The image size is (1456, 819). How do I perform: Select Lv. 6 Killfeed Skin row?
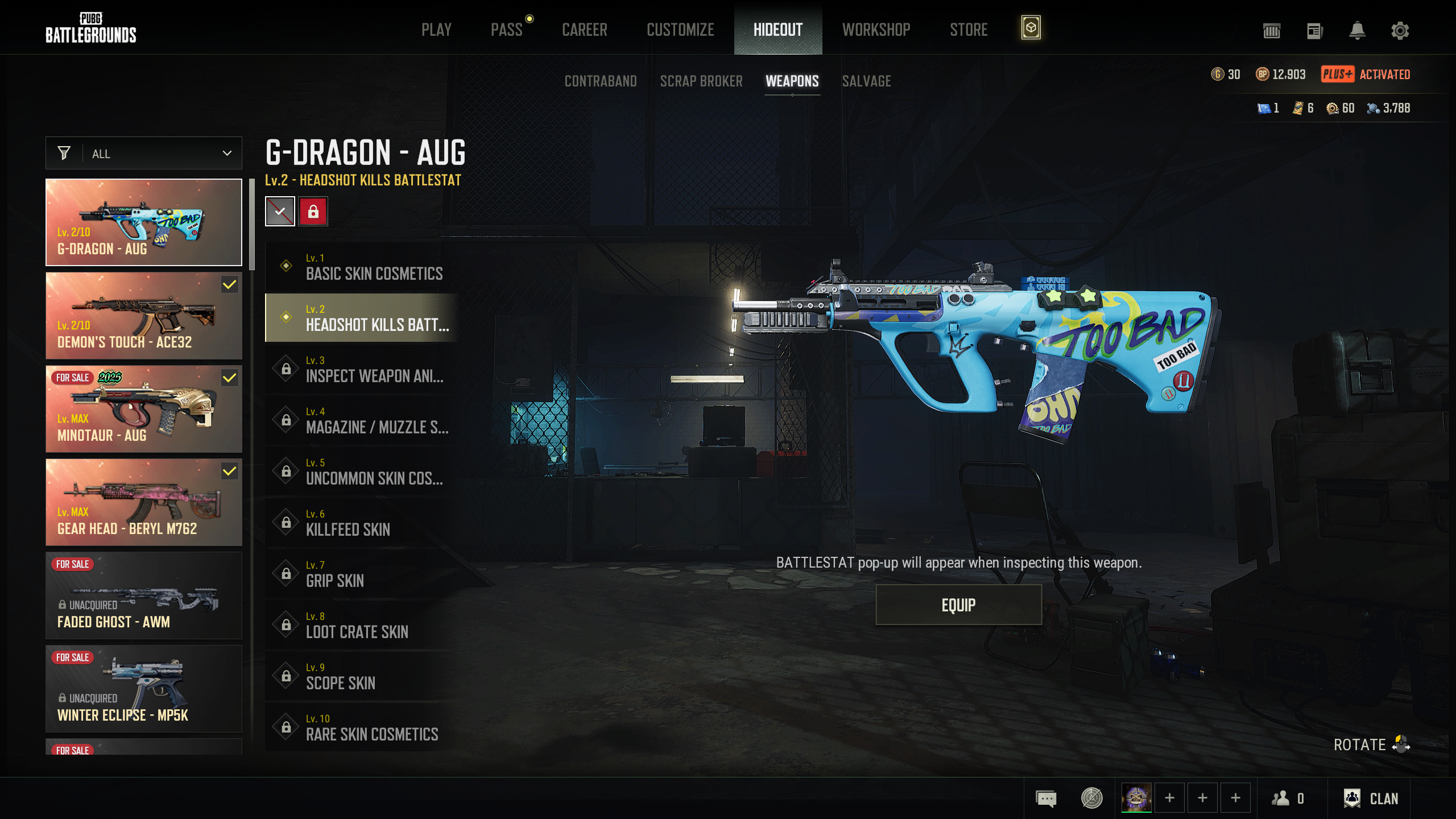pos(362,523)
